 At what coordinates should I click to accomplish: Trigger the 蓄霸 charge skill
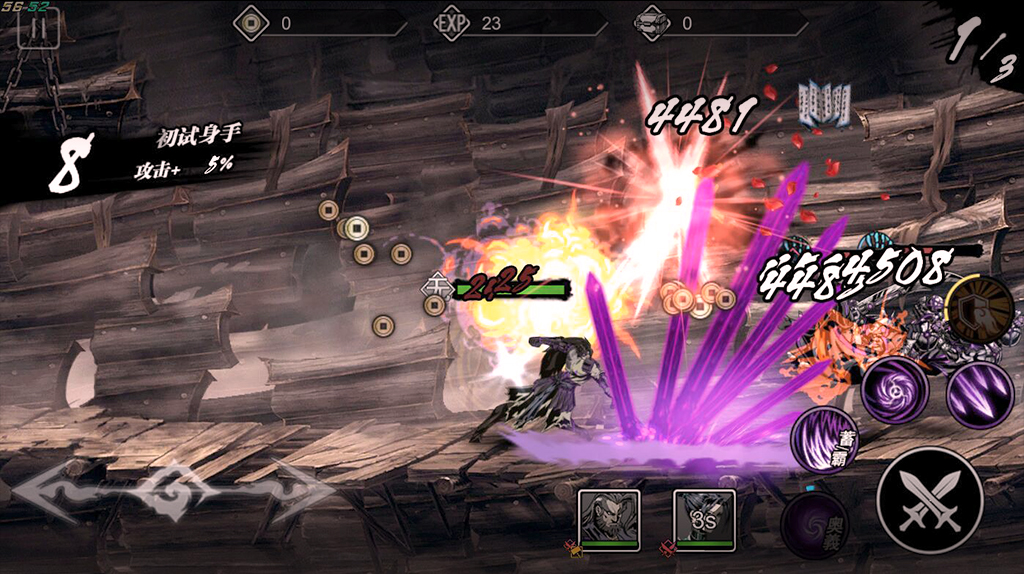click(826, 439)
